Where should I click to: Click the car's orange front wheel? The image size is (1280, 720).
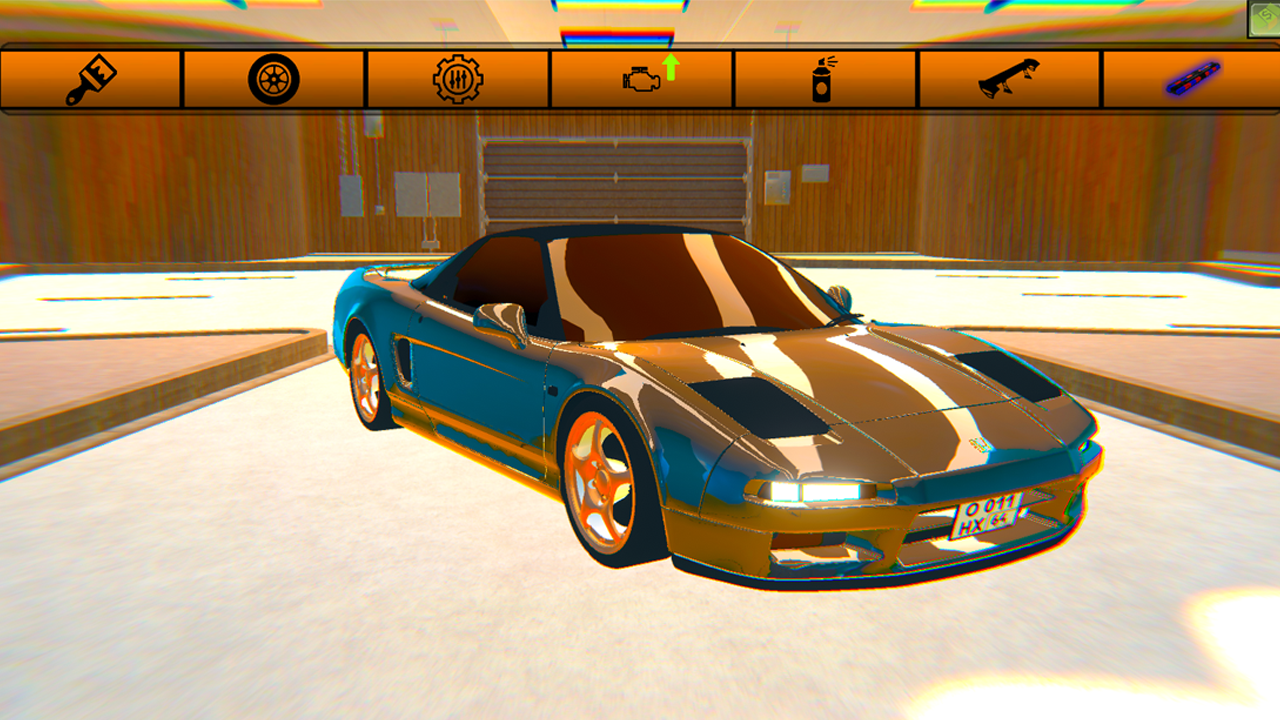click(600, 480)
